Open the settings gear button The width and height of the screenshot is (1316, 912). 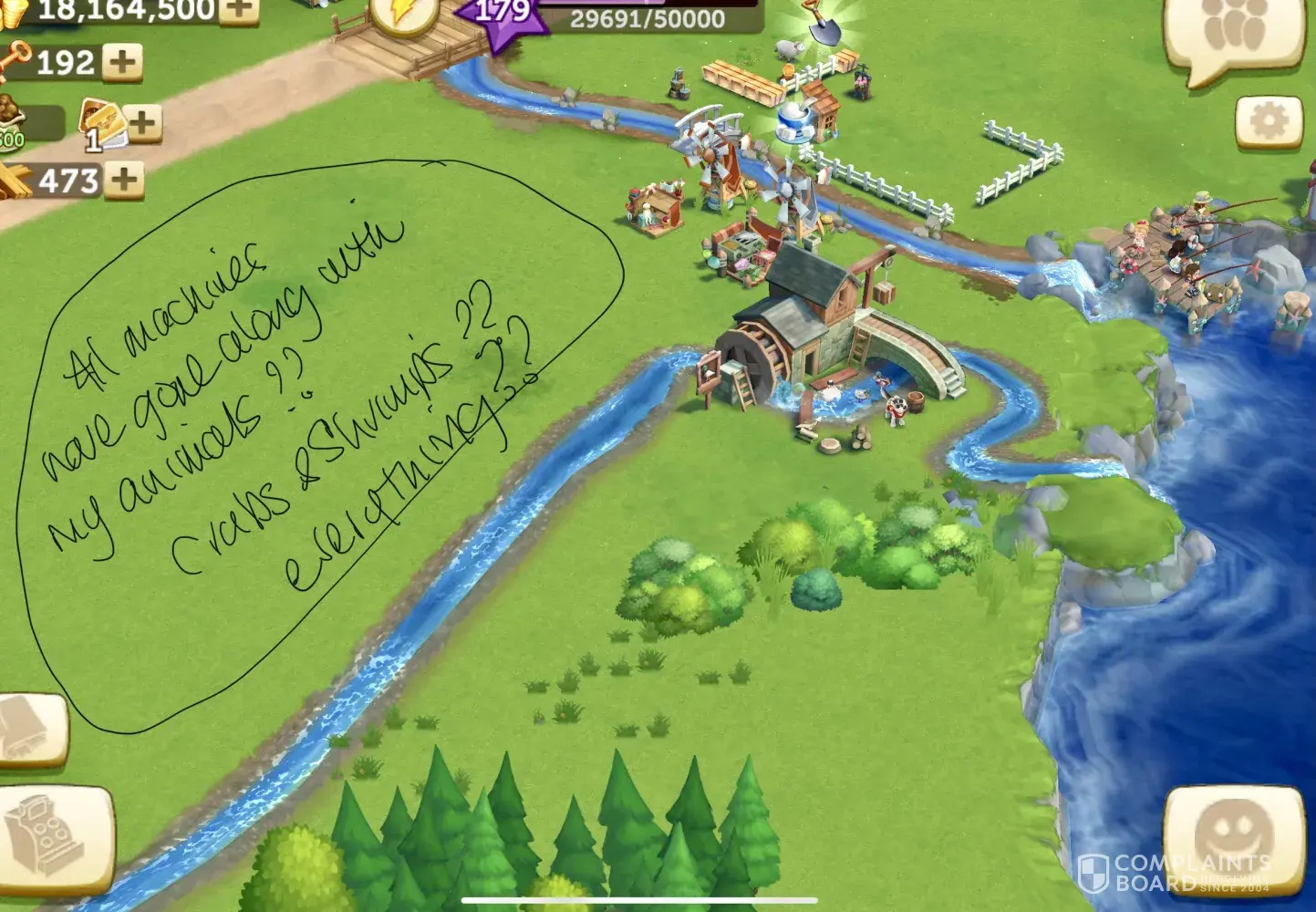(x=1269, y=121)
